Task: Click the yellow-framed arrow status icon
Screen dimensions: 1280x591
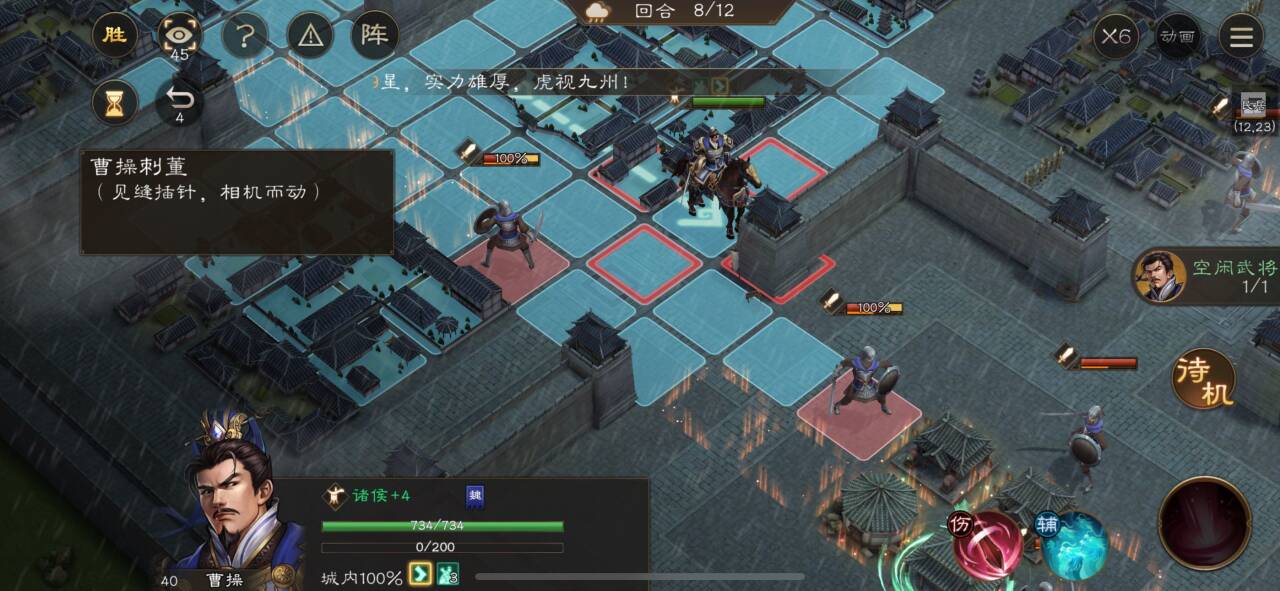Action: point(421,576)
